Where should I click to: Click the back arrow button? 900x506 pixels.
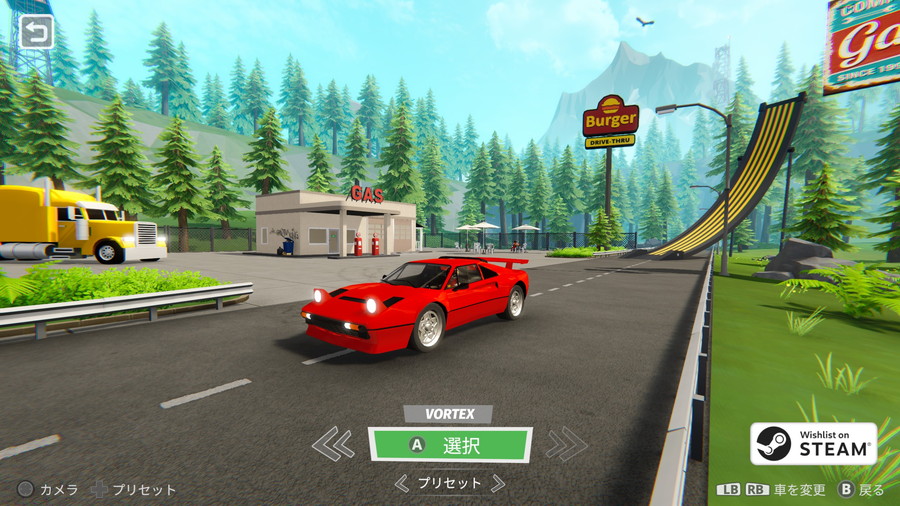tap(37, 33)
